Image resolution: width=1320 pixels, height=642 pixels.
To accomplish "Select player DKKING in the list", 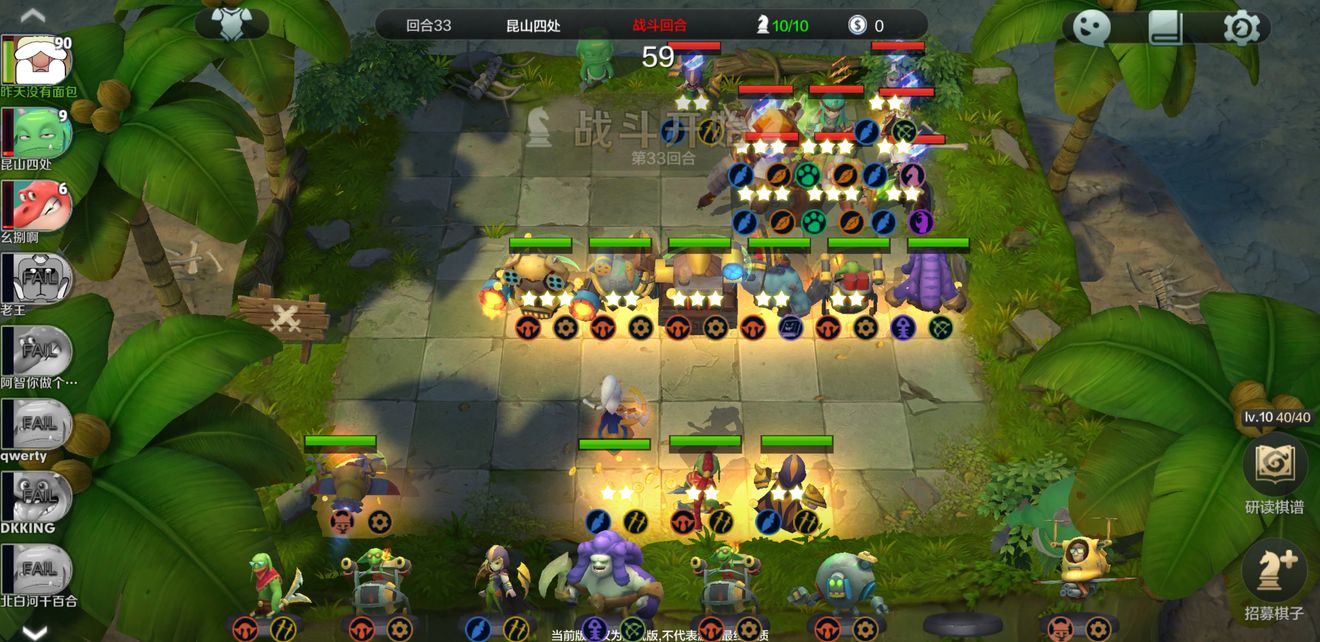I will 38,498.
